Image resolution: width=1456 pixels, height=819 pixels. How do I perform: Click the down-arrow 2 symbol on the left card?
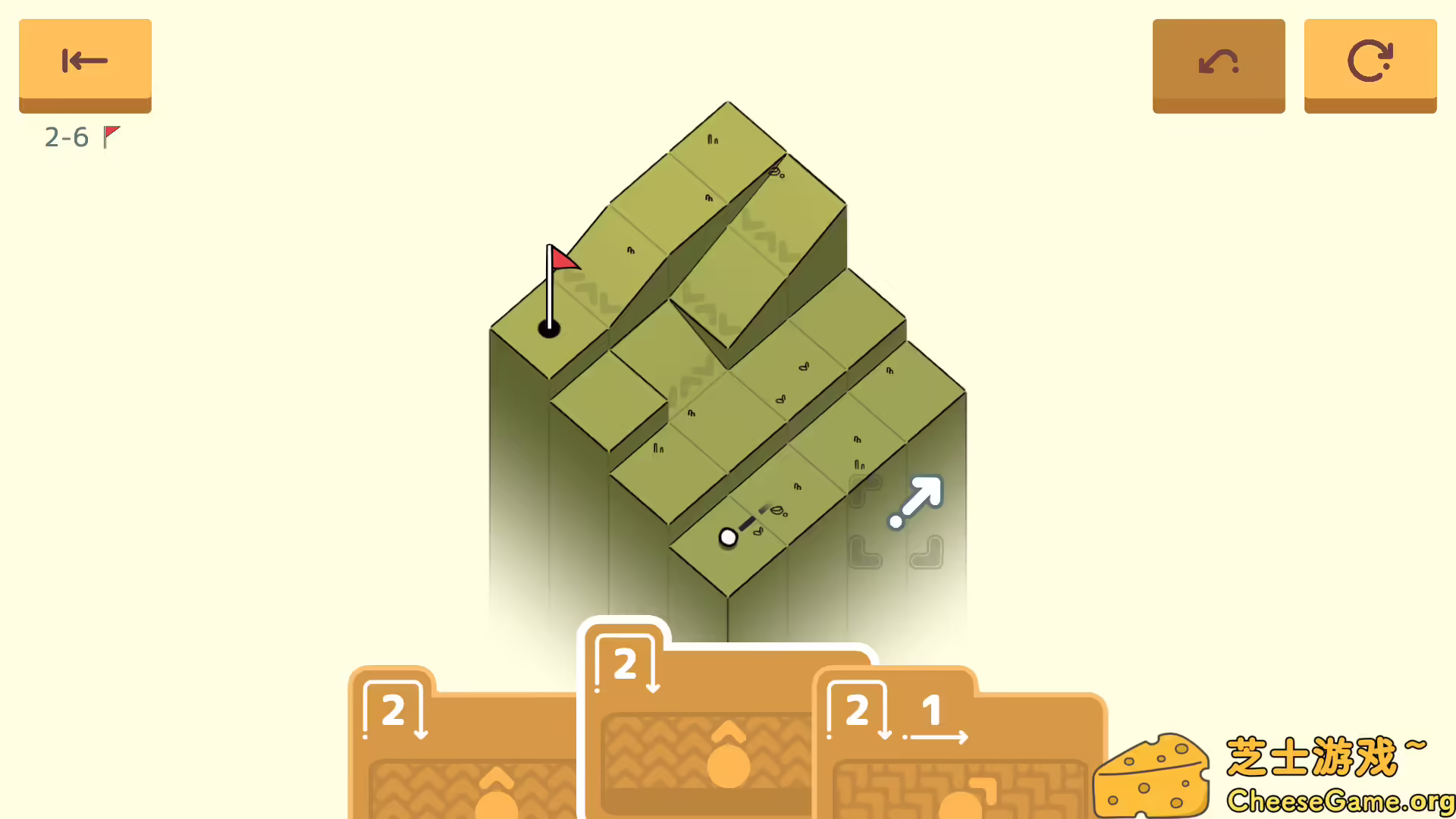point(394,709)
